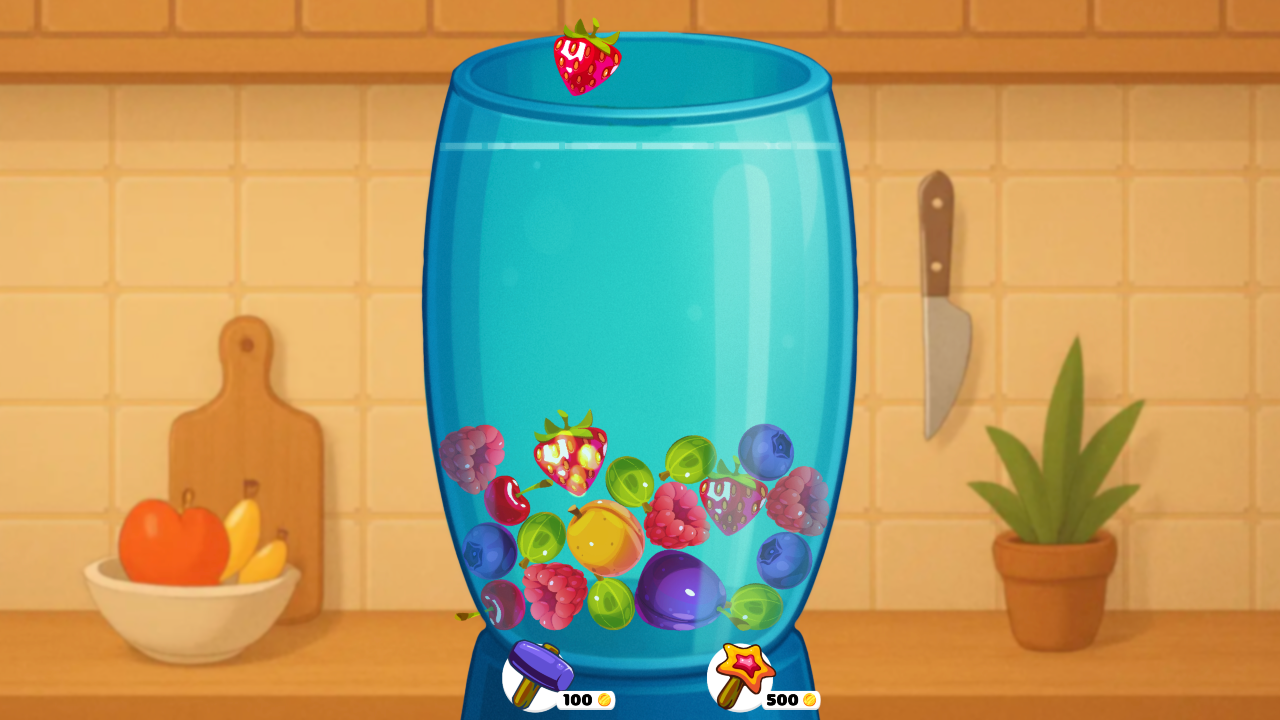Click the blackberry in the upper-left cluster
The image size is (1280, 720).
(470, 457)
